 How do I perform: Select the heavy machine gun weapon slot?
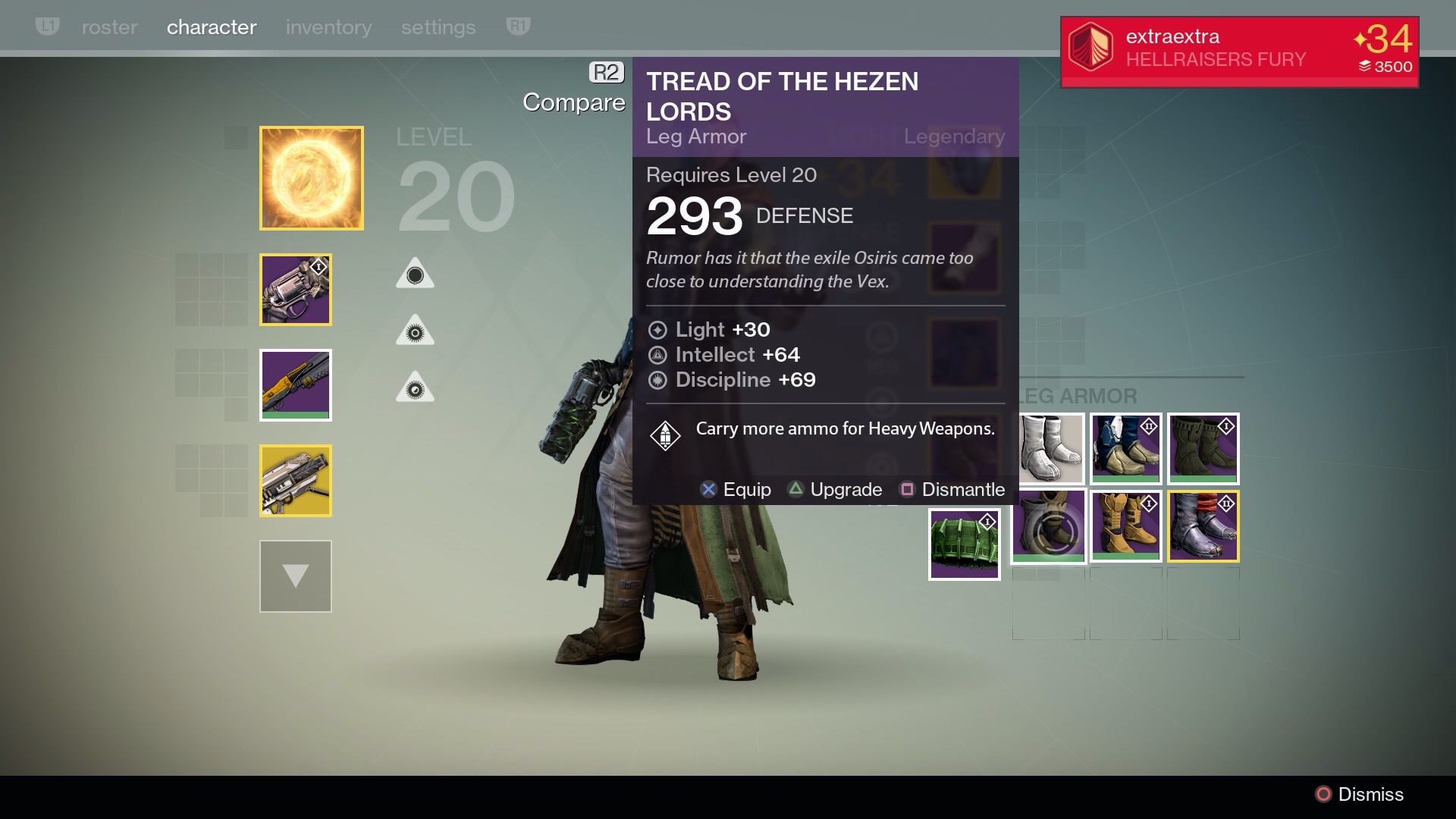tap(295, 480)
